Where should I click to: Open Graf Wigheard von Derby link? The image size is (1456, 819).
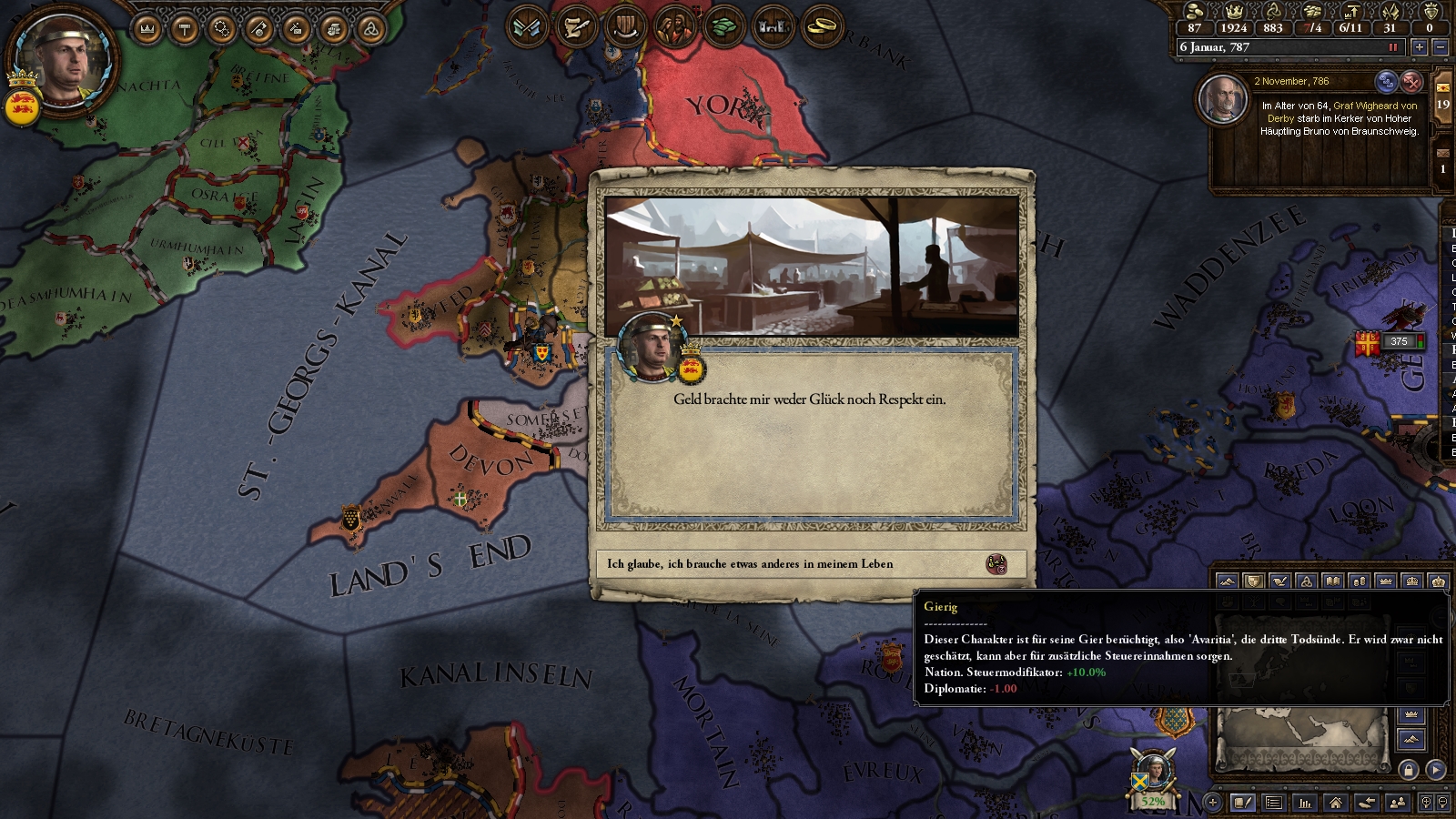click(1374, 106)
